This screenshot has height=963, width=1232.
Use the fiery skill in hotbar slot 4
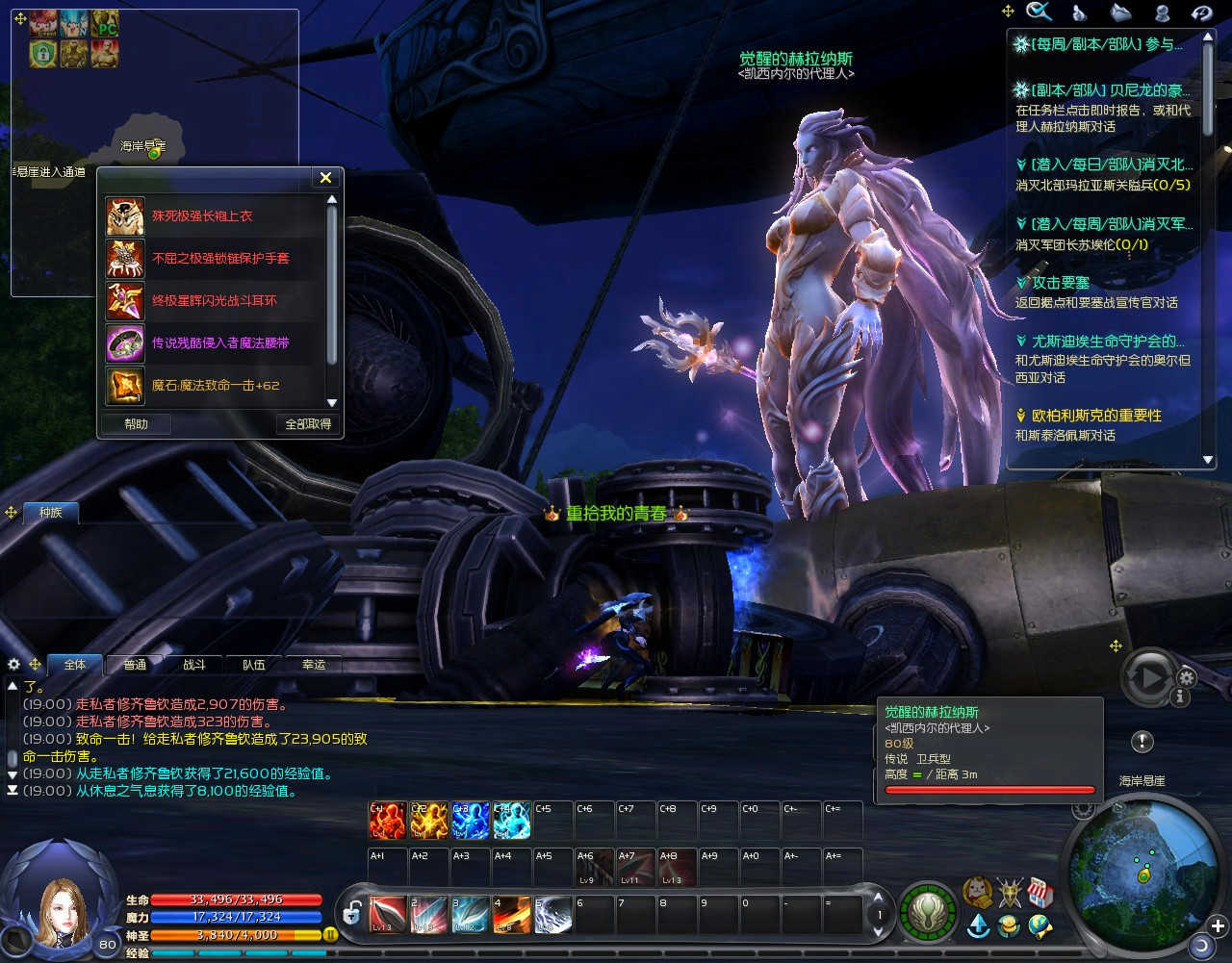coord(511,915)
